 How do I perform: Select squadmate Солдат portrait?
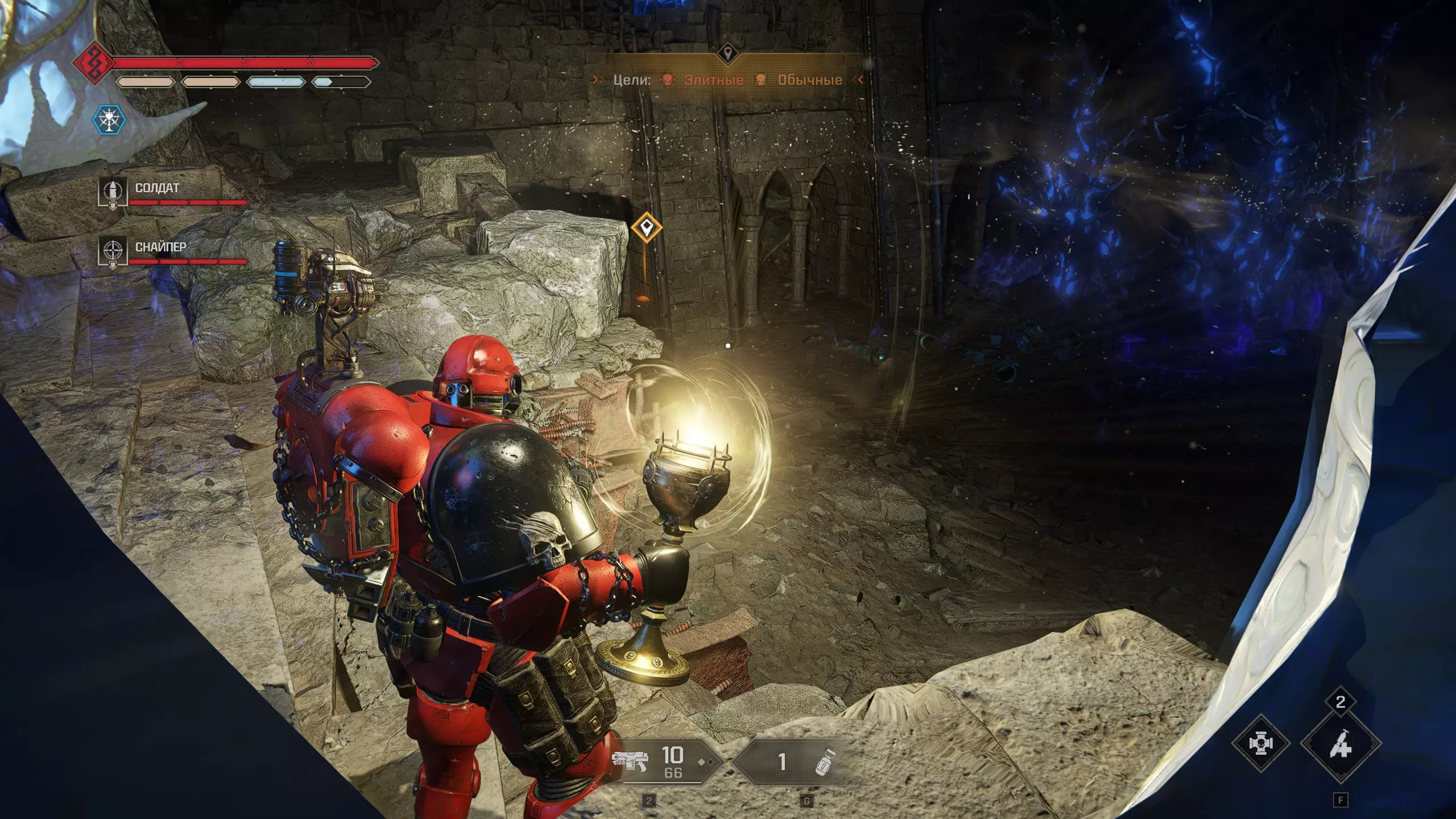point(113,193)
